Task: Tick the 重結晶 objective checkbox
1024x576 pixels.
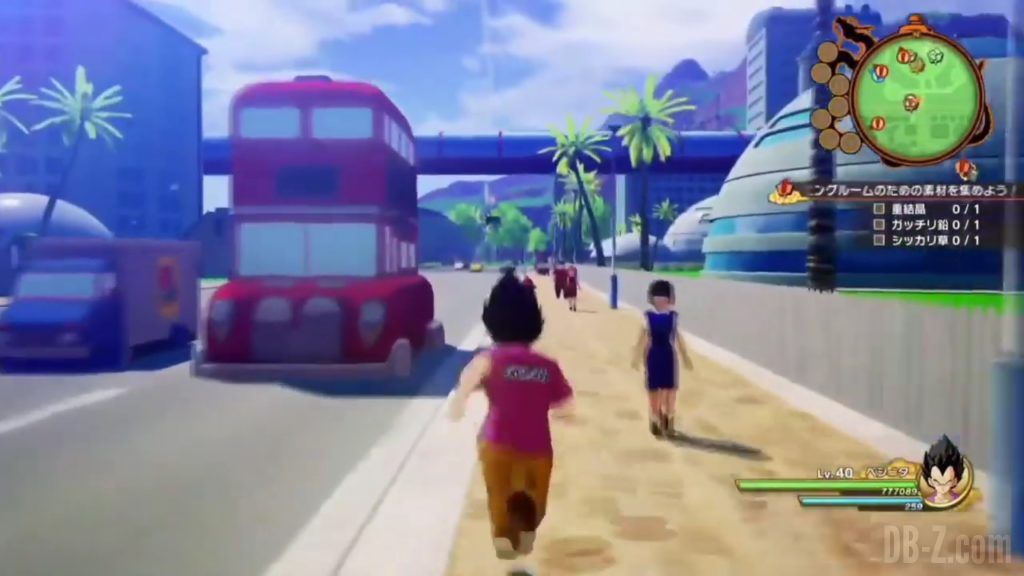Action: 879,210
